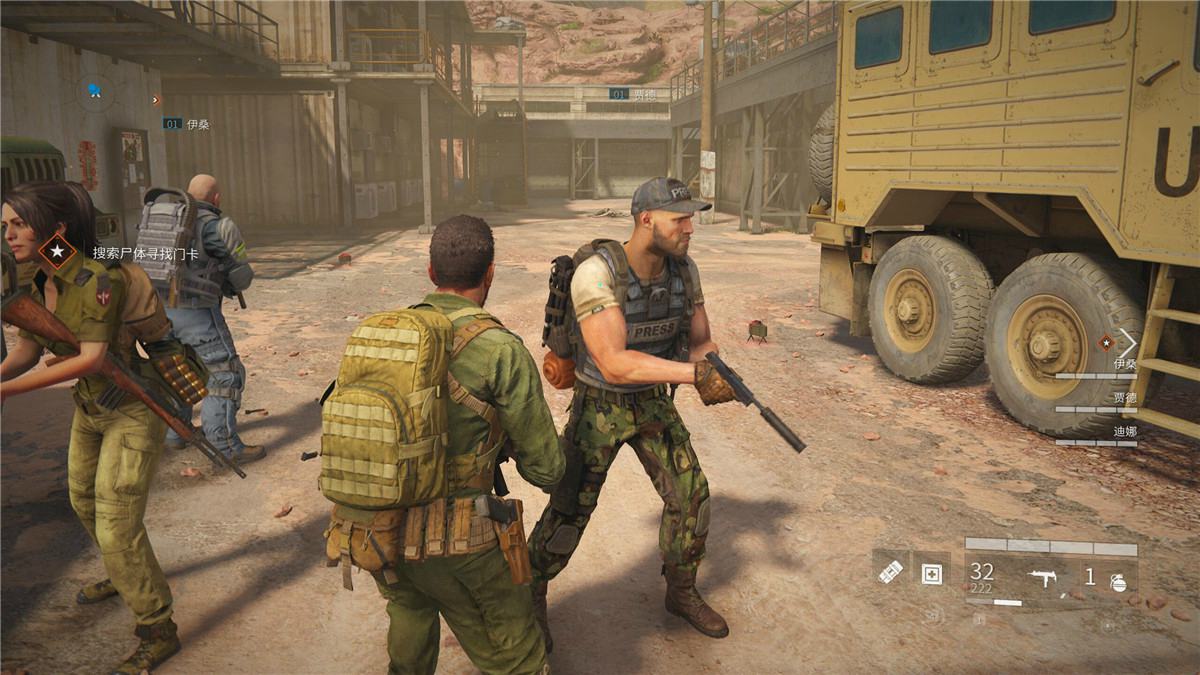1200x675 pixels.
Task: Select the bandage item slot
Action: (x=890, y=571)
